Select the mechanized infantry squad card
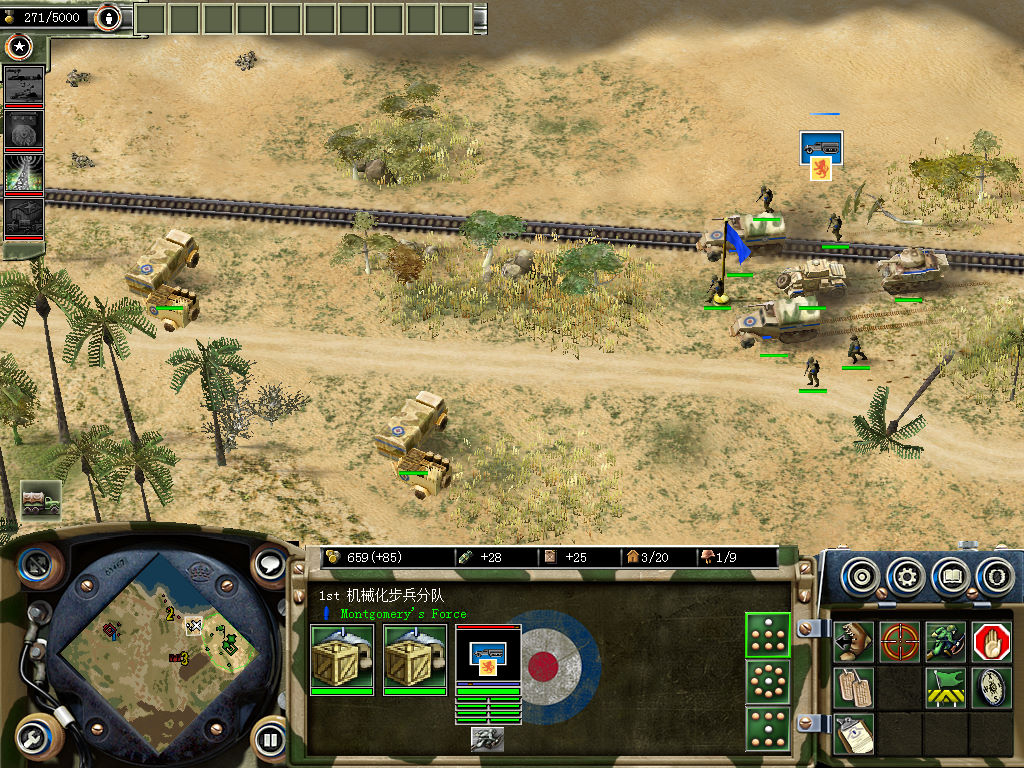Image resolution: width=1024 pixels, height=768 pixels. (x=488, y=656)
